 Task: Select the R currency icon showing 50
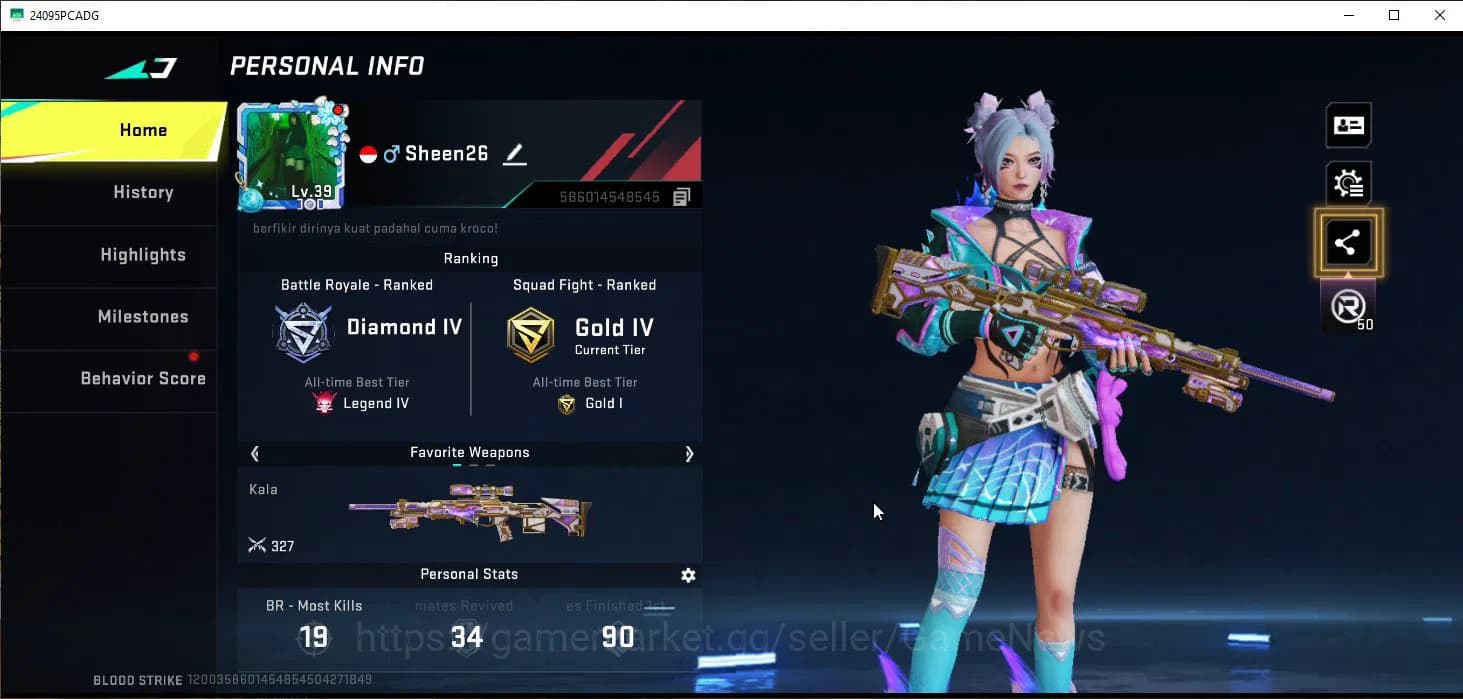pos(1348,306)
